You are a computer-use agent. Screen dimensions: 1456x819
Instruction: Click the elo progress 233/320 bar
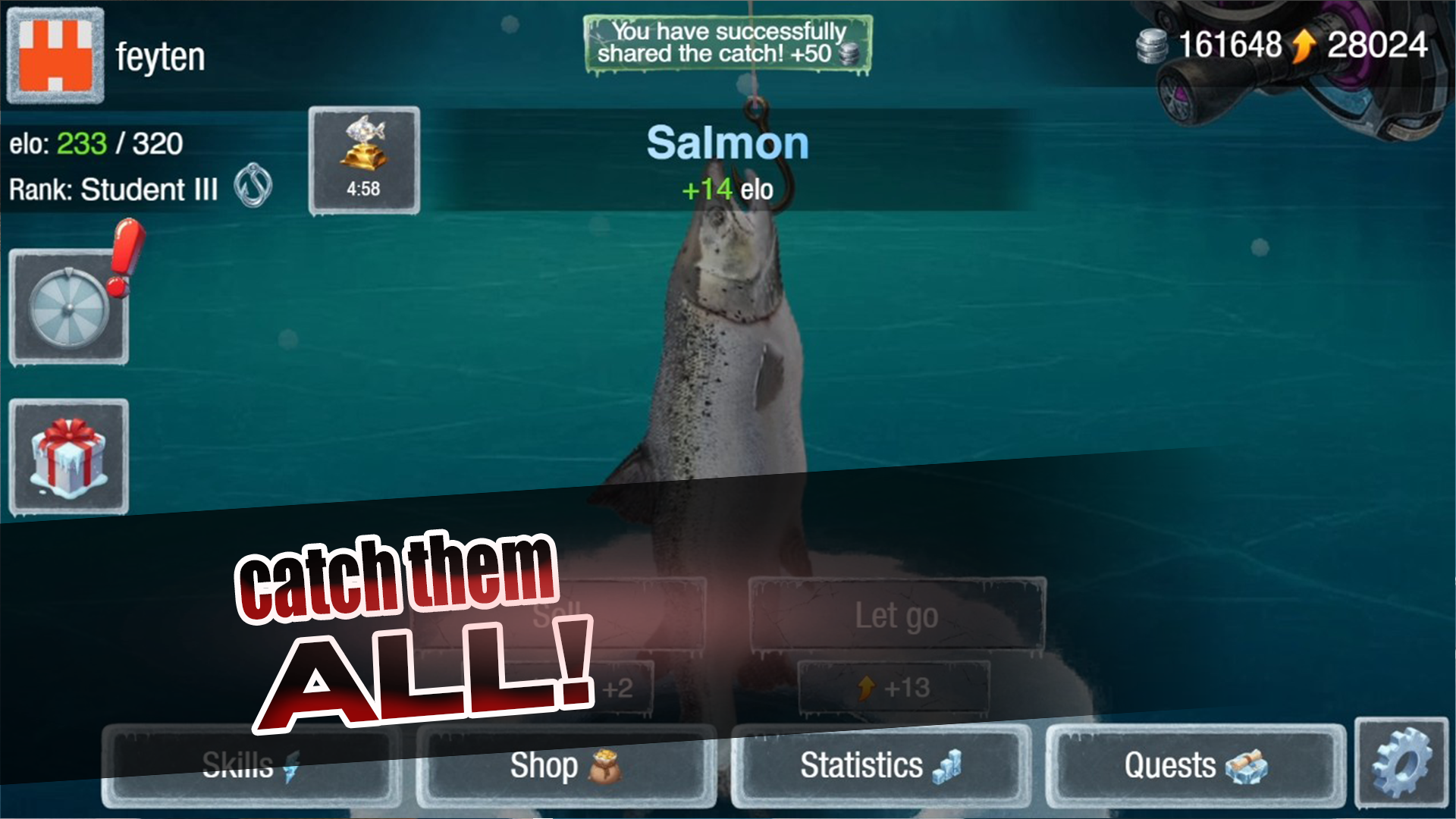95,144
